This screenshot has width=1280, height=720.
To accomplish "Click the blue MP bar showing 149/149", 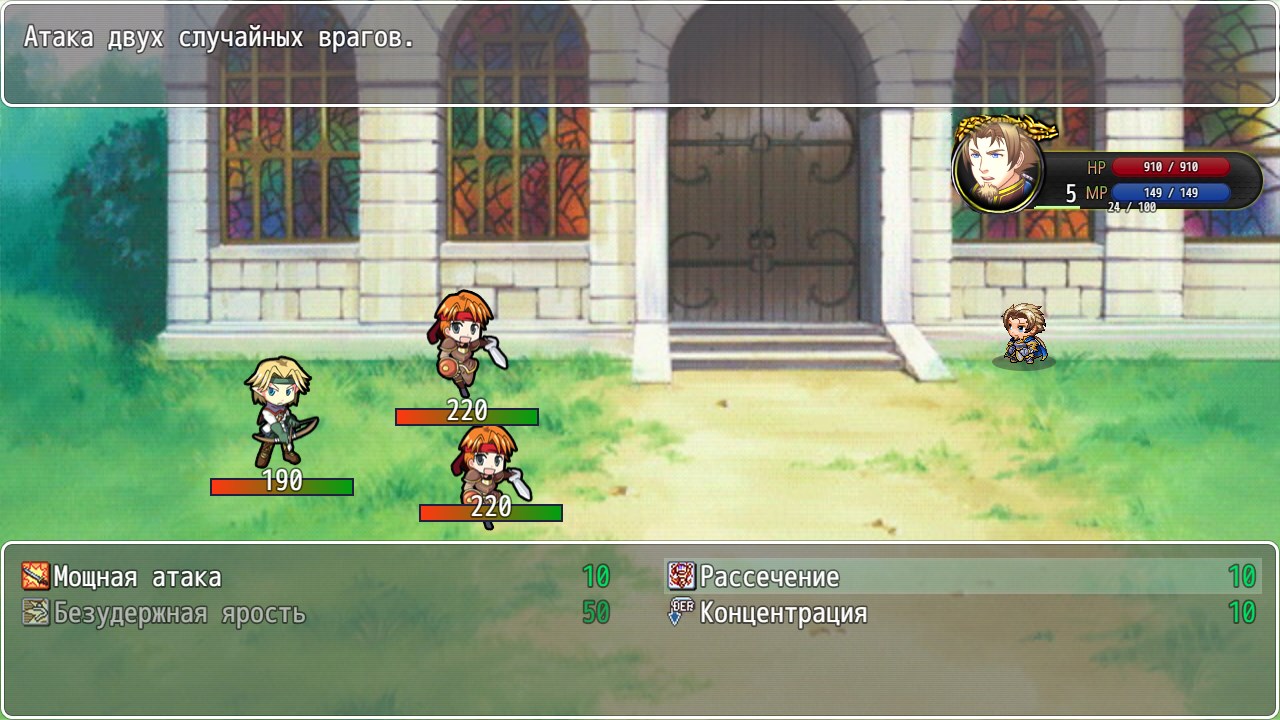I will [x=1172, y=193].
